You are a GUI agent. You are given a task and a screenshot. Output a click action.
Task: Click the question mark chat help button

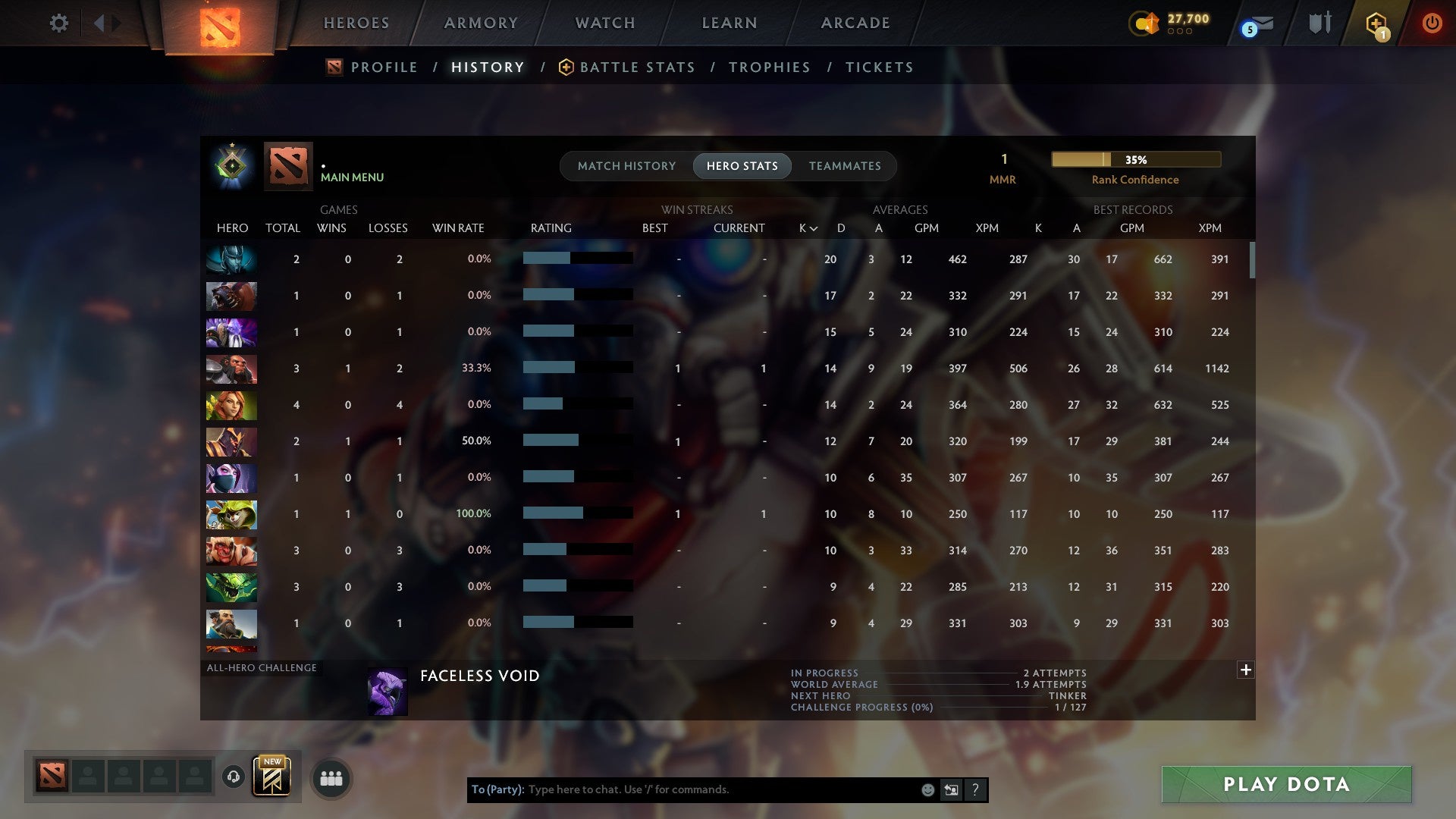point(975,789)
